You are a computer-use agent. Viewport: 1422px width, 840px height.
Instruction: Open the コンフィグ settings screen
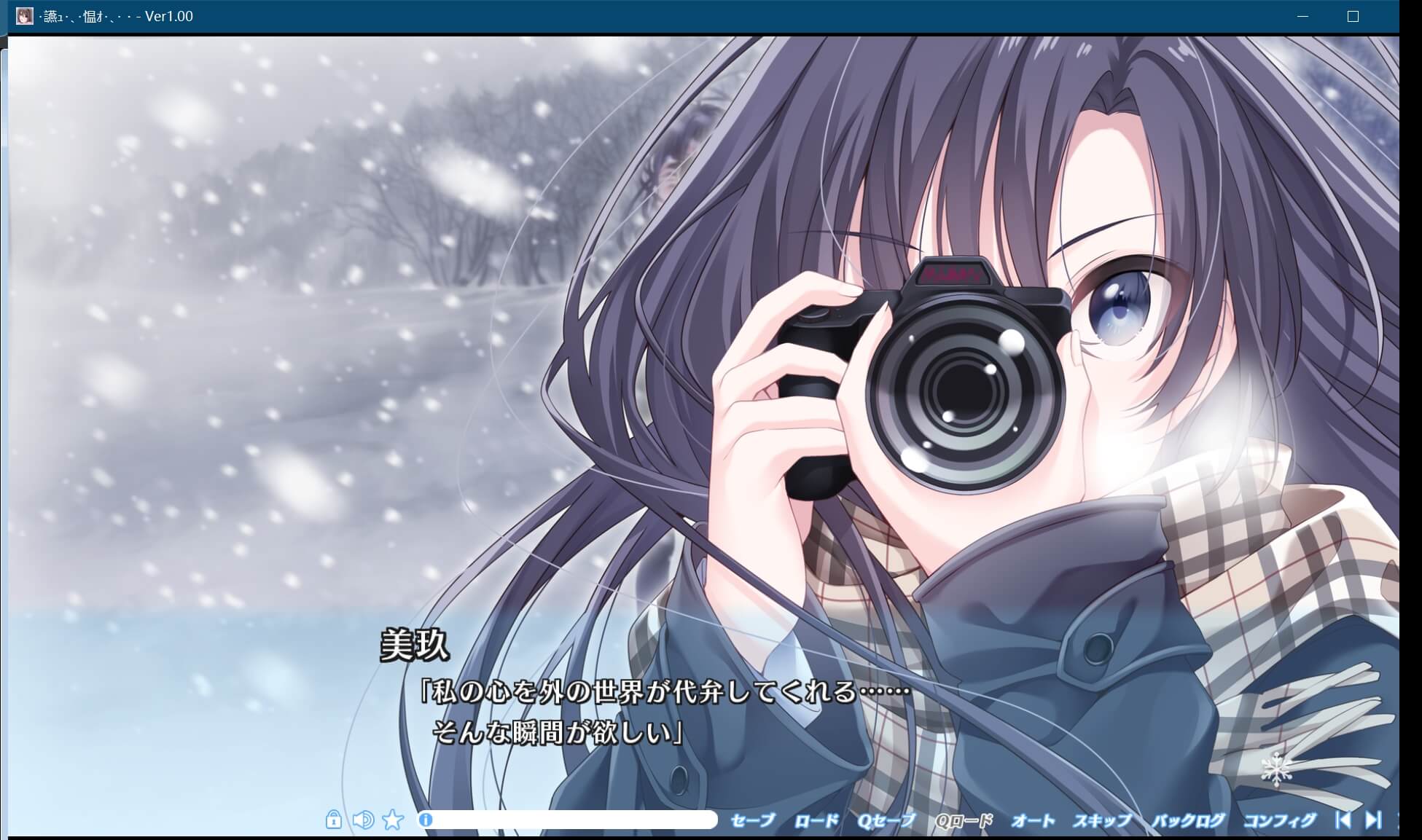point(1281,819)
